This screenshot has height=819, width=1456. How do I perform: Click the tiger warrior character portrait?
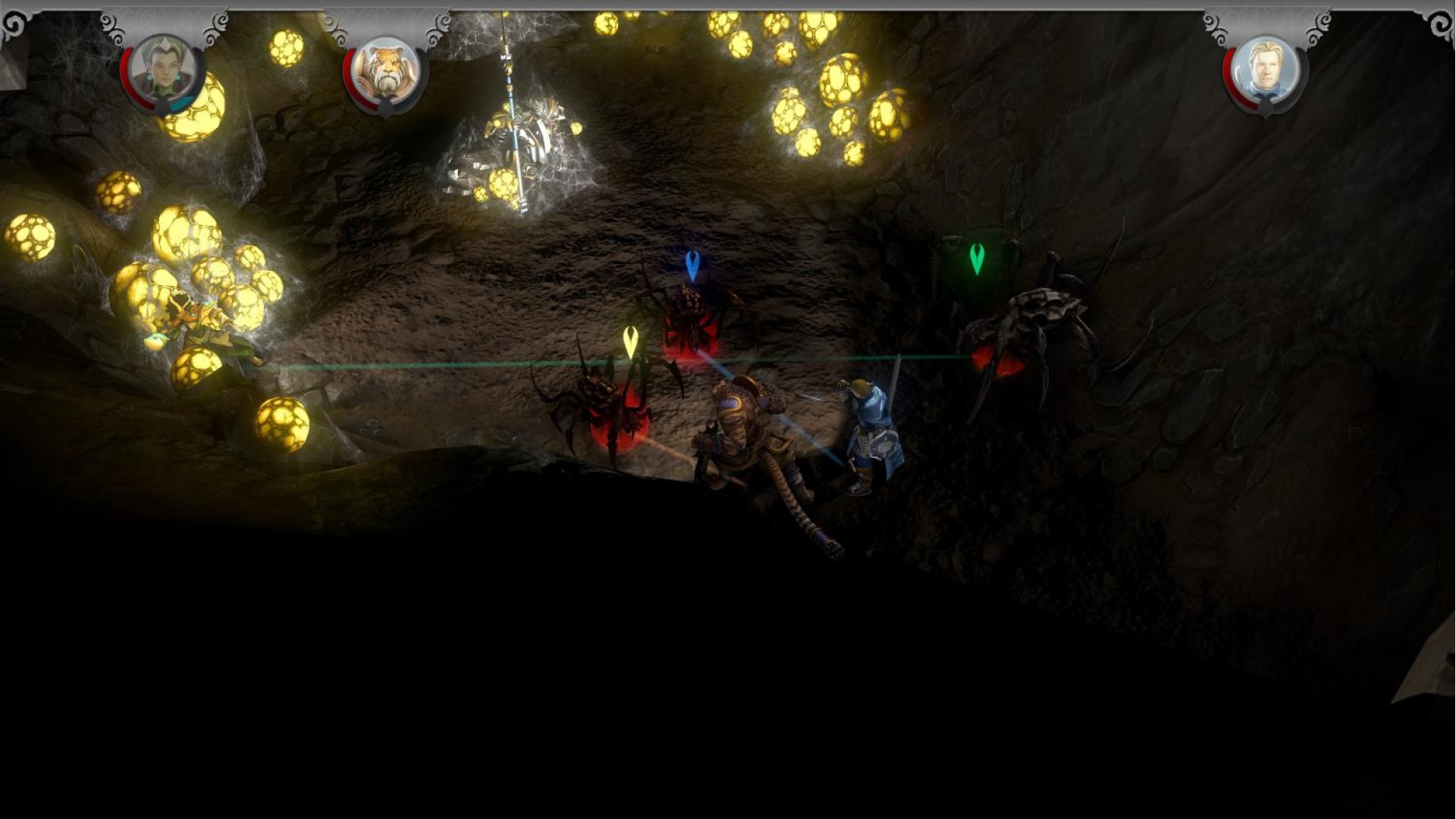tap(386, 72)
